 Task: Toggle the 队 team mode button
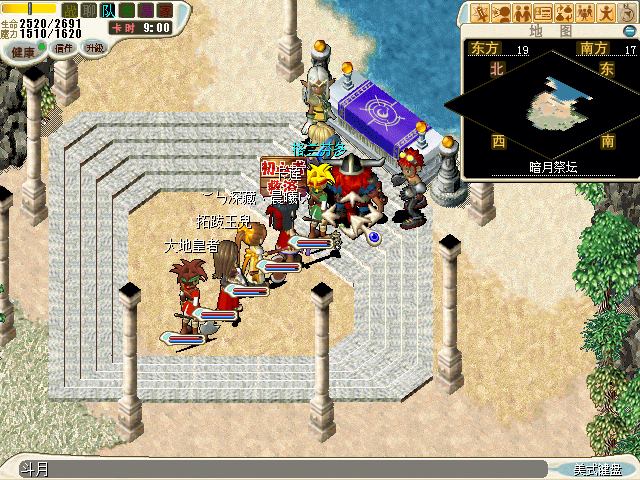point(107,9)
